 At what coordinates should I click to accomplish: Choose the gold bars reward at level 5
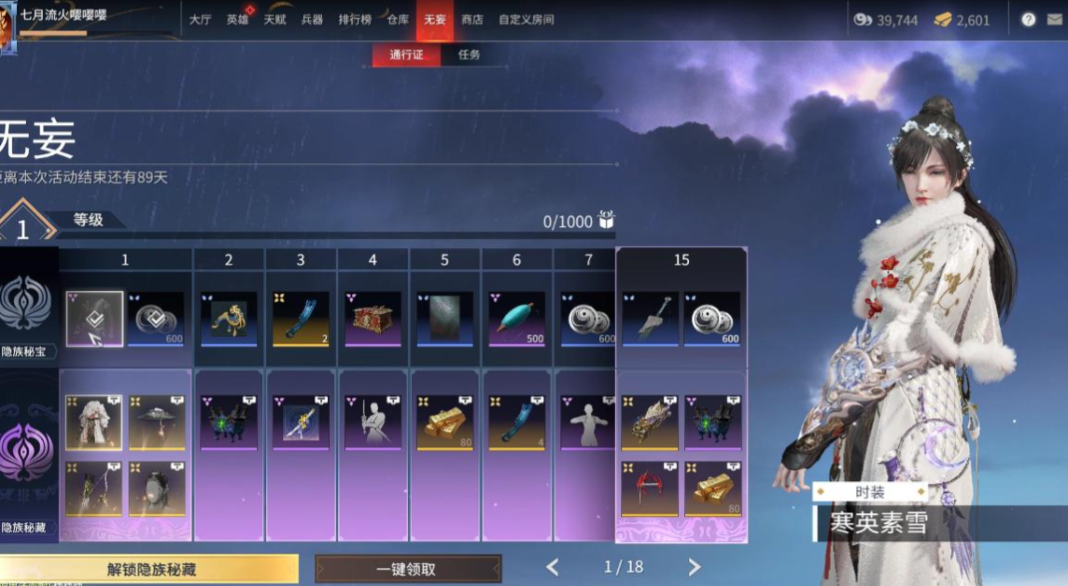point(444,422)
